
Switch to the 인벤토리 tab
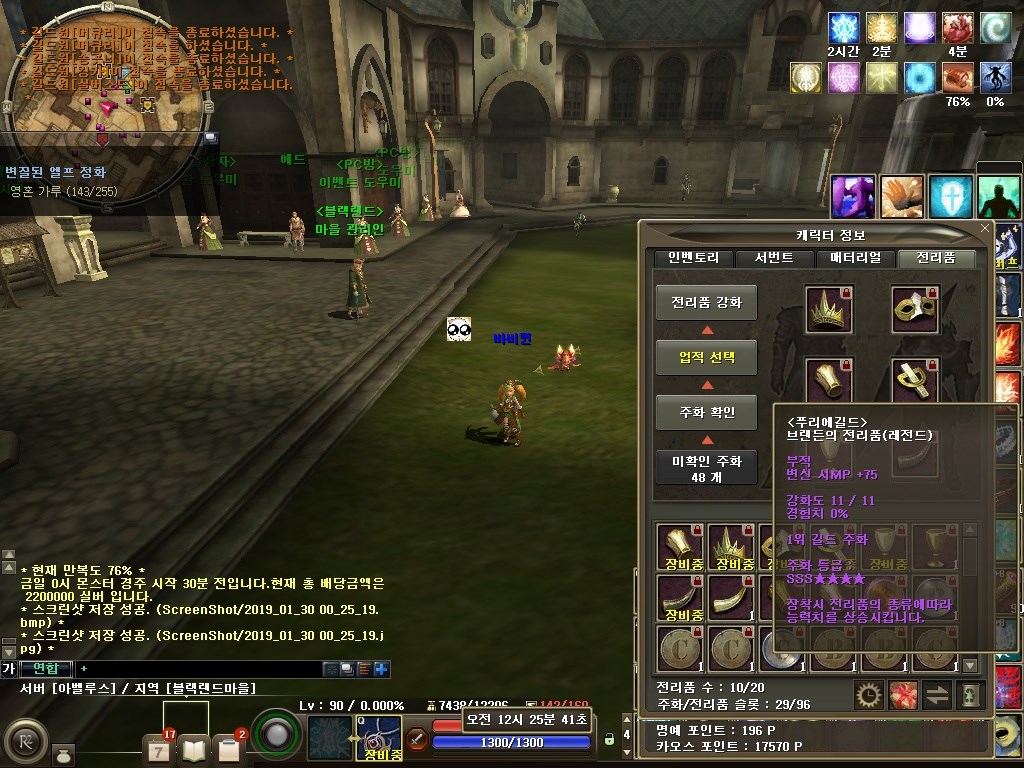686,258
